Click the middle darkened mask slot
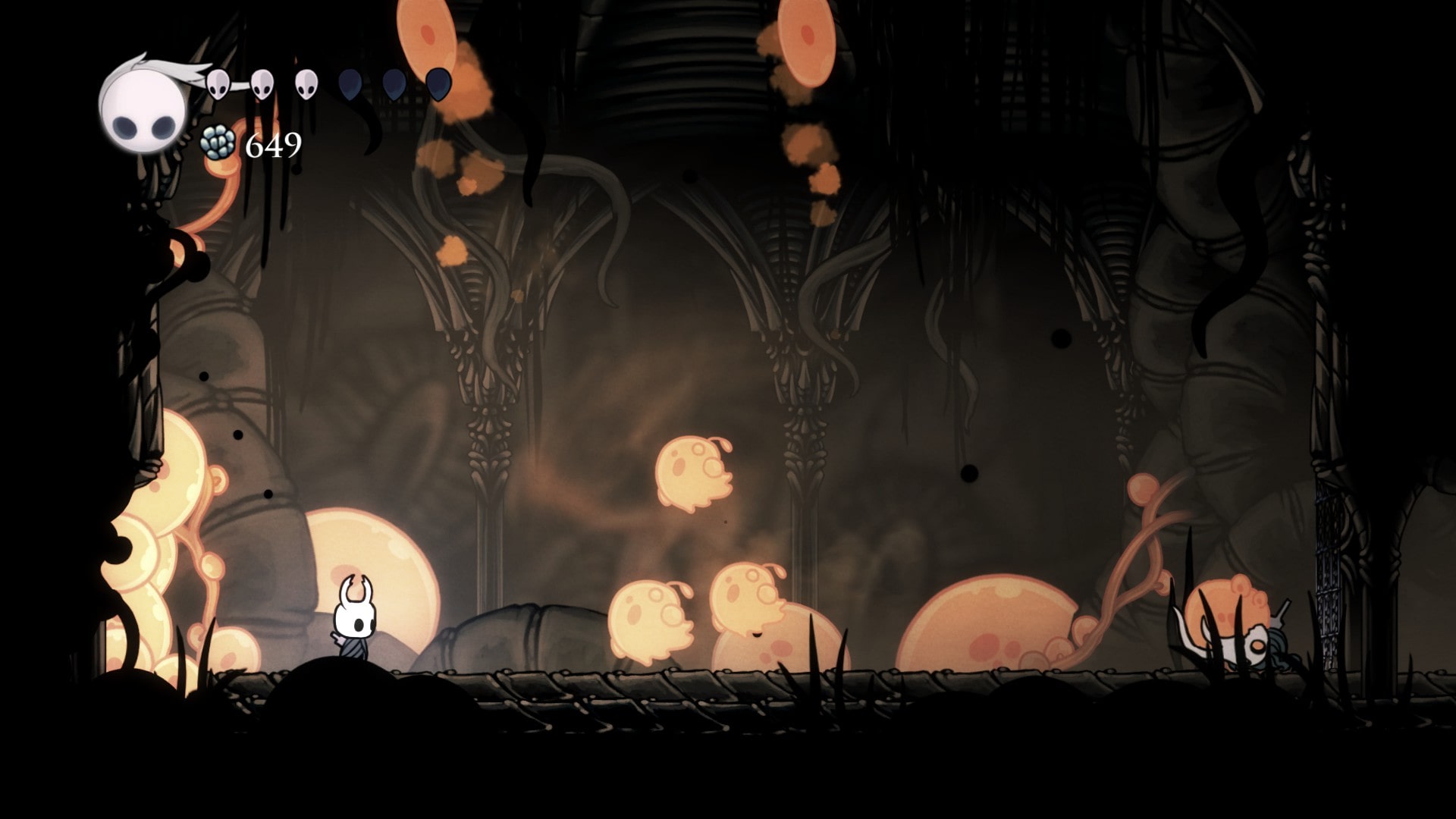1456x819 pixels. [x=393, y=83]
